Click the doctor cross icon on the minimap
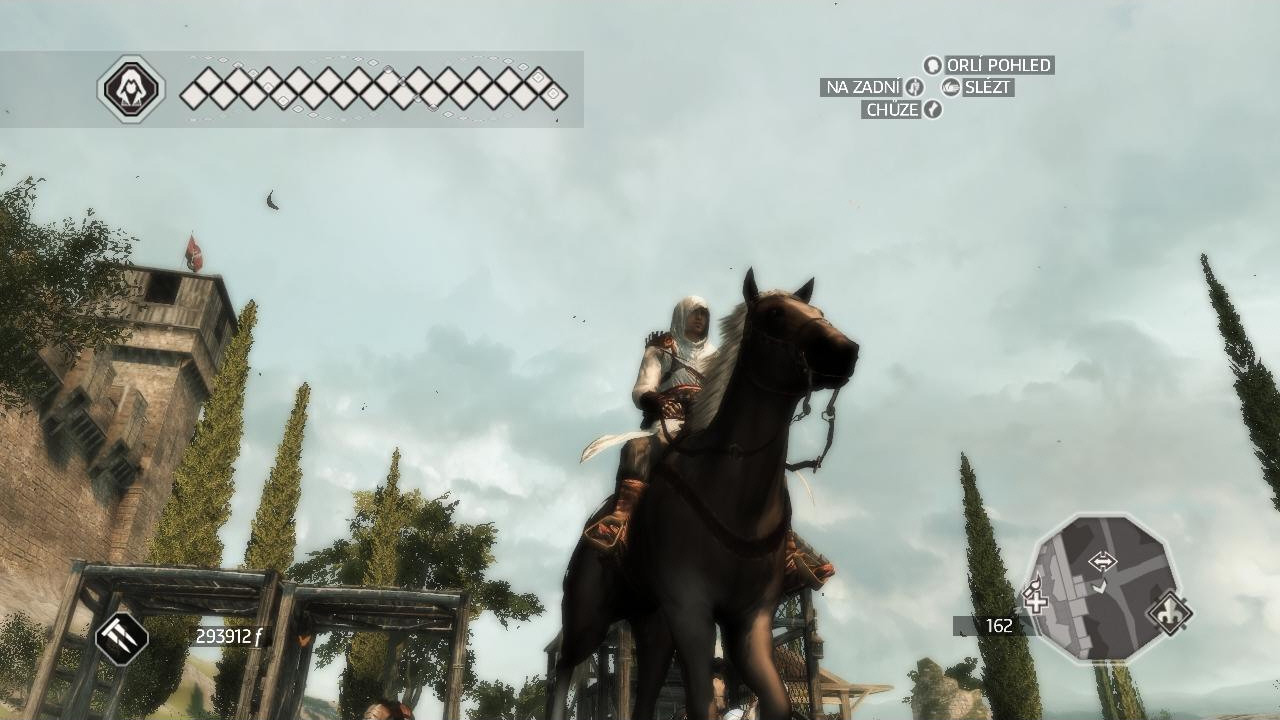Image resolution: width=1280 pixels, height=720 pixels. point(1038,601)
